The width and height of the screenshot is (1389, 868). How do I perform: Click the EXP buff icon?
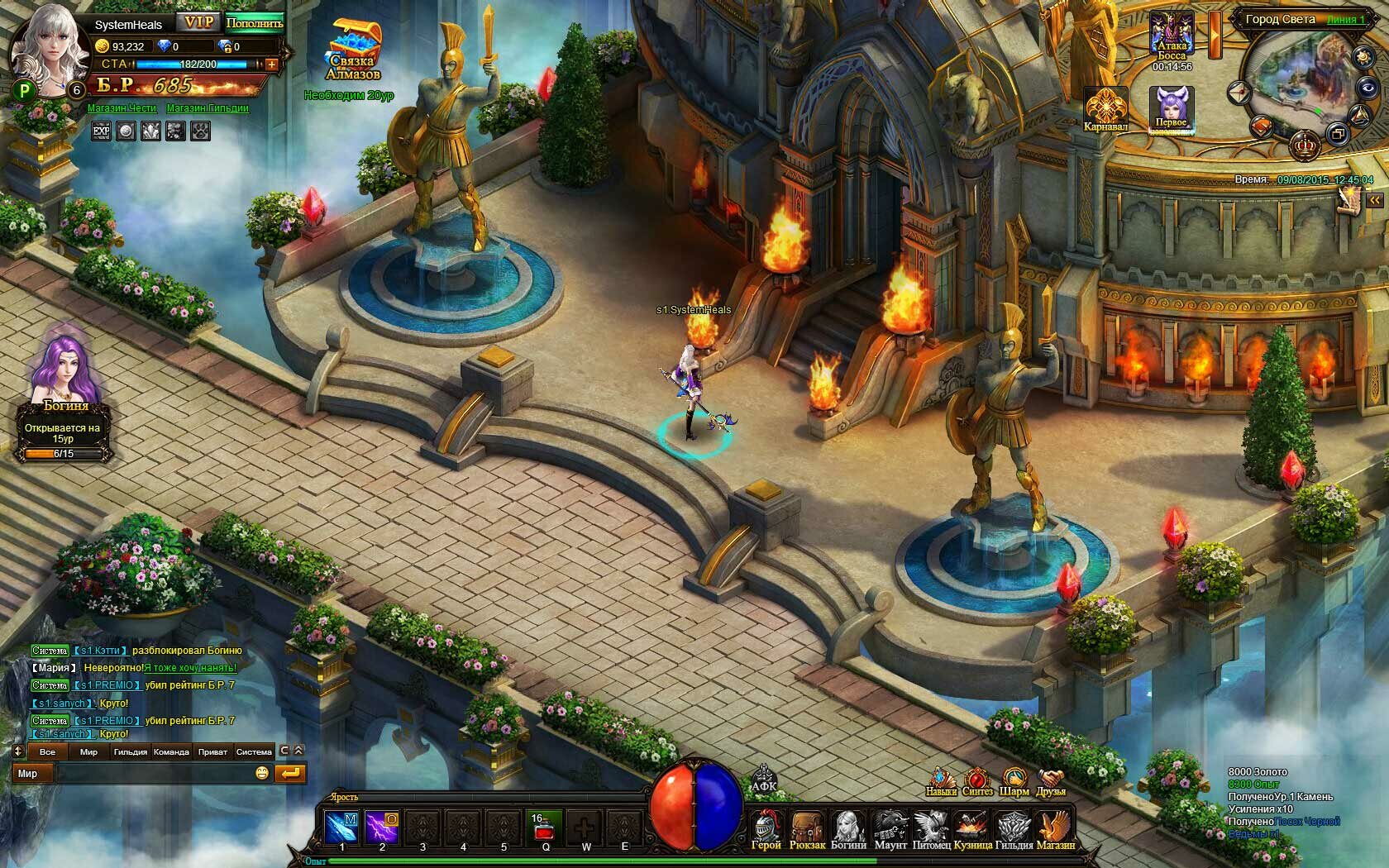[101, 131]
